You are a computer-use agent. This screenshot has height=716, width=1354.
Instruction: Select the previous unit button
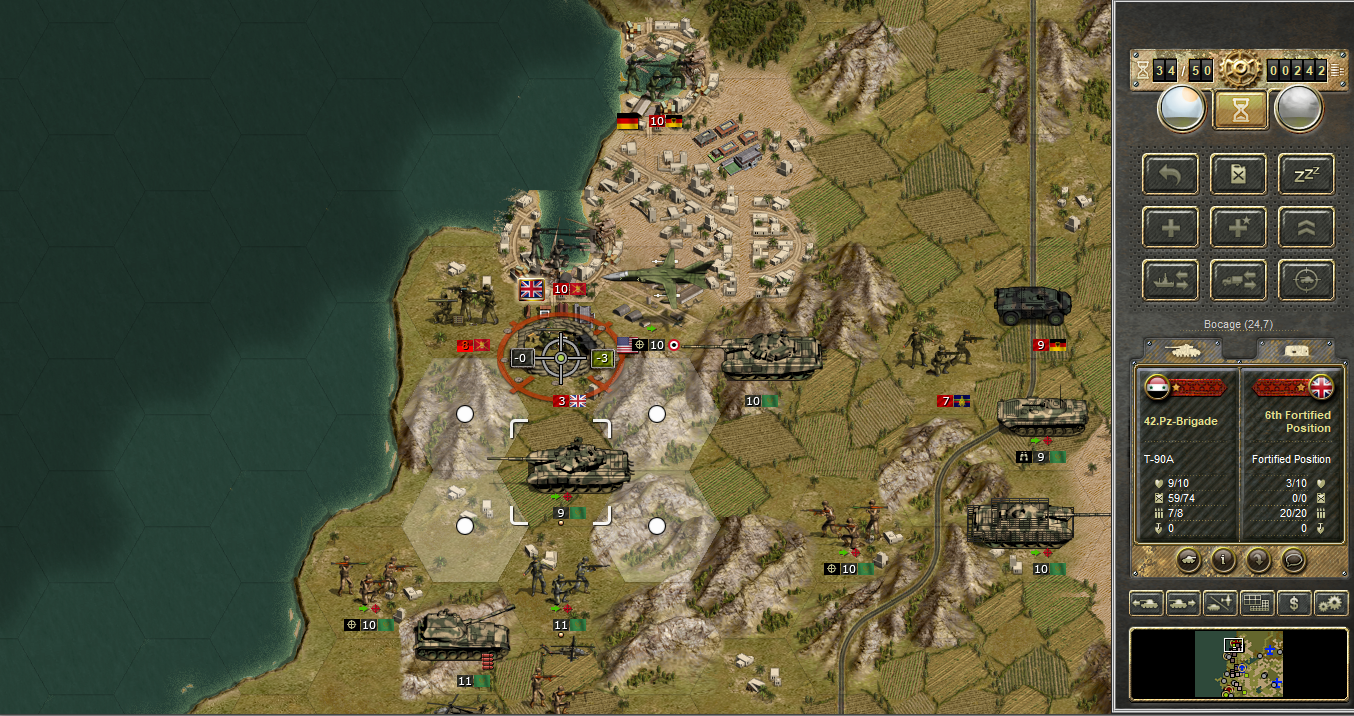tap(1146, 603)
